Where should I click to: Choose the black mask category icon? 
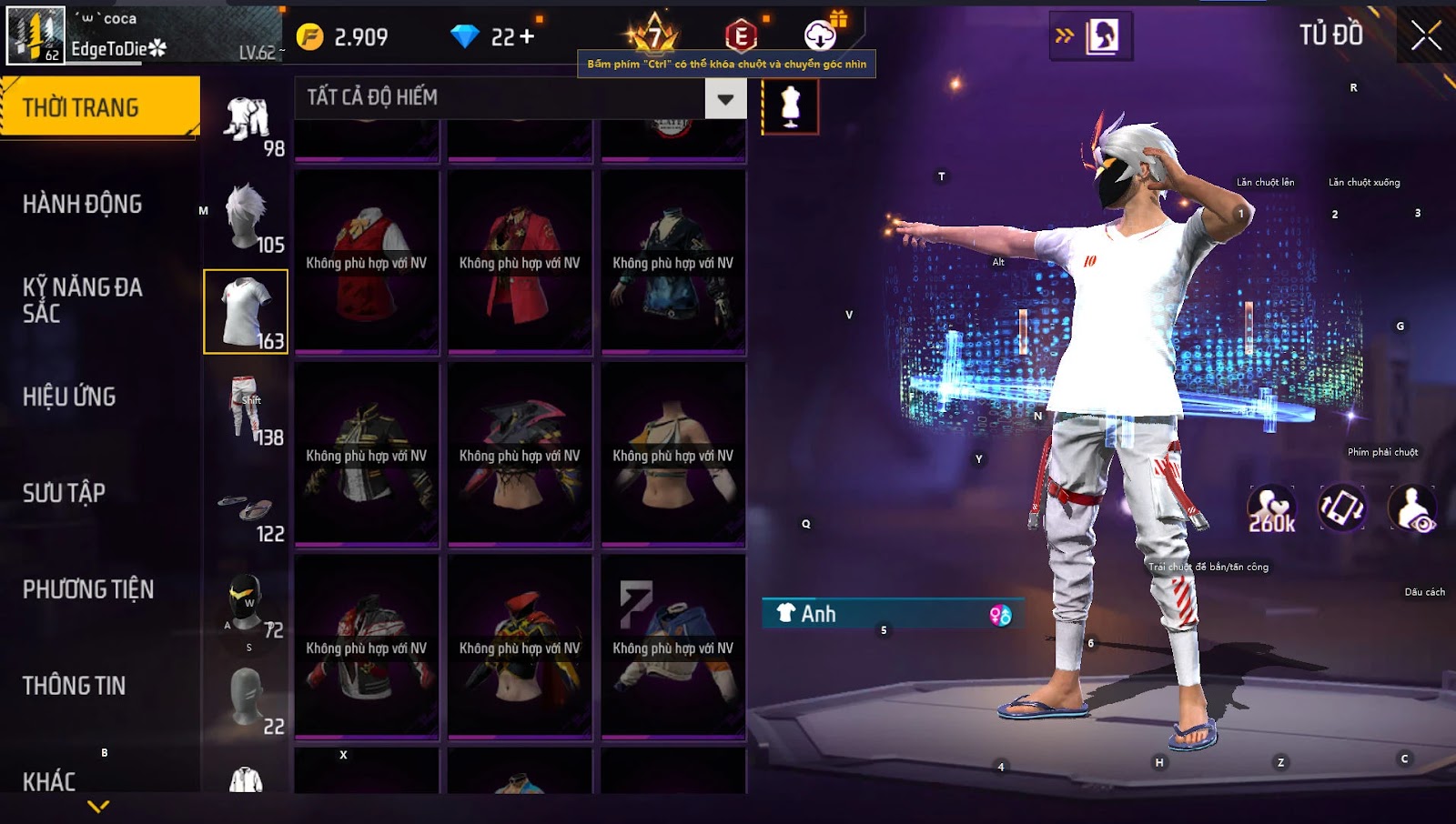246,602
